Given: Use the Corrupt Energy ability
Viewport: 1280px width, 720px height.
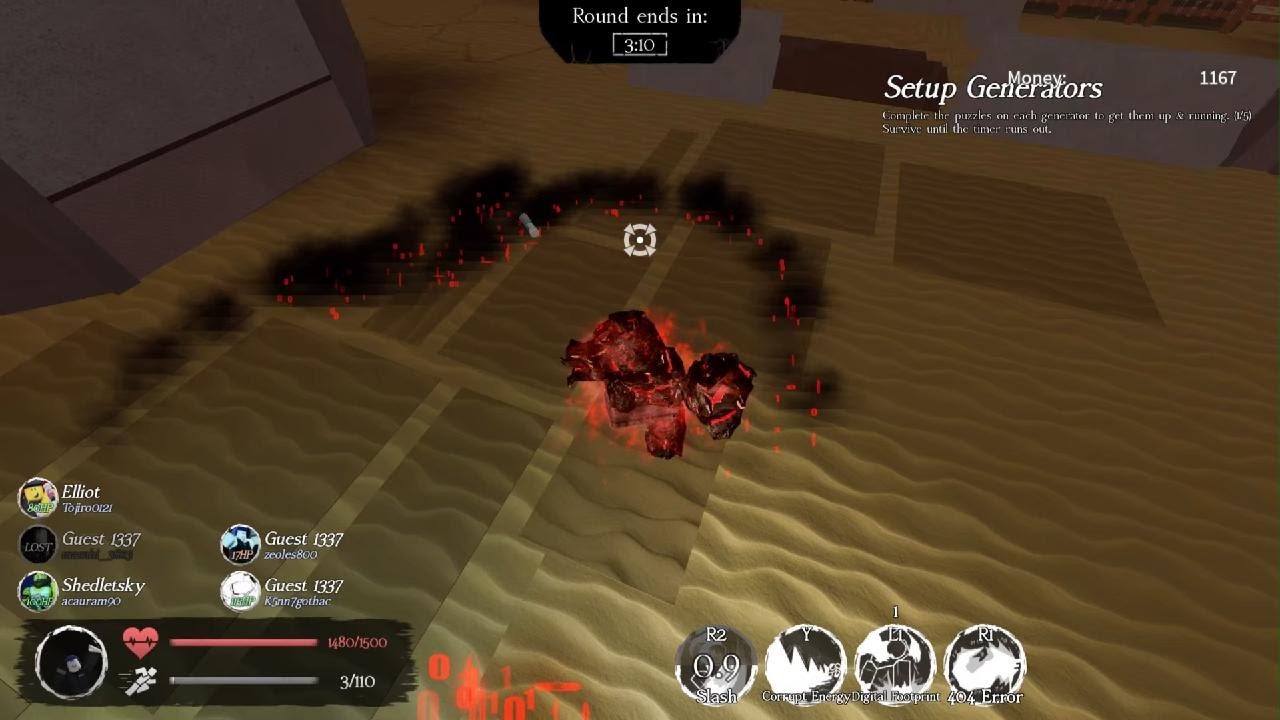Looking at the screenshot, I should [806, 664].
